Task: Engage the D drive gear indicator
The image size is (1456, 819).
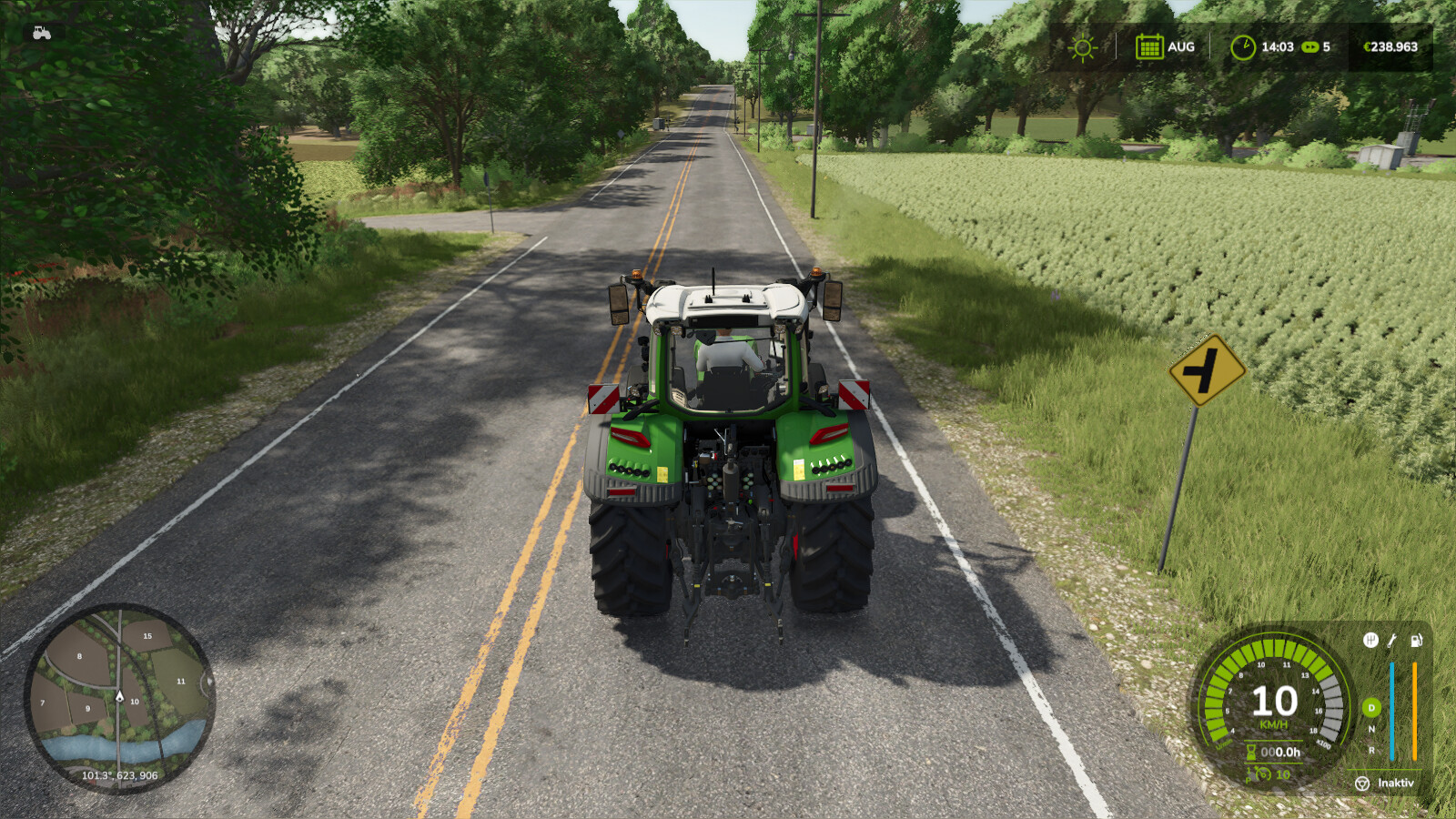Action: 1371,708
